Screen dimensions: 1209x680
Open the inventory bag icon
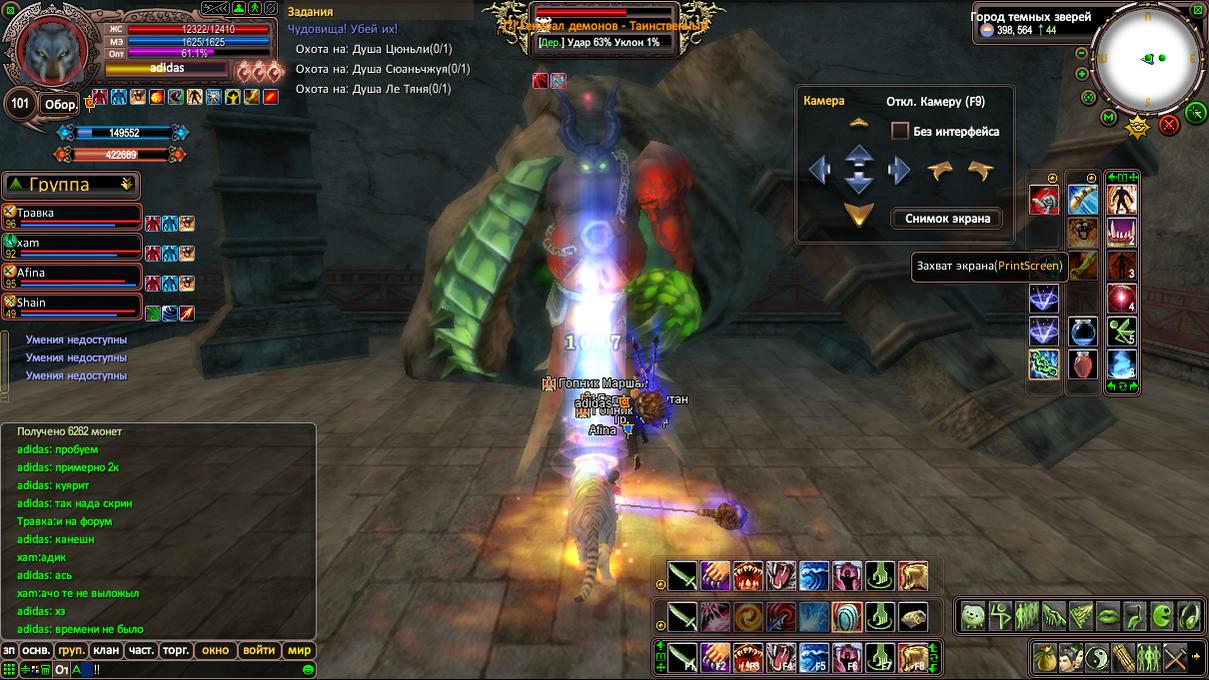pyautogui.click(x=1046, y=658)
